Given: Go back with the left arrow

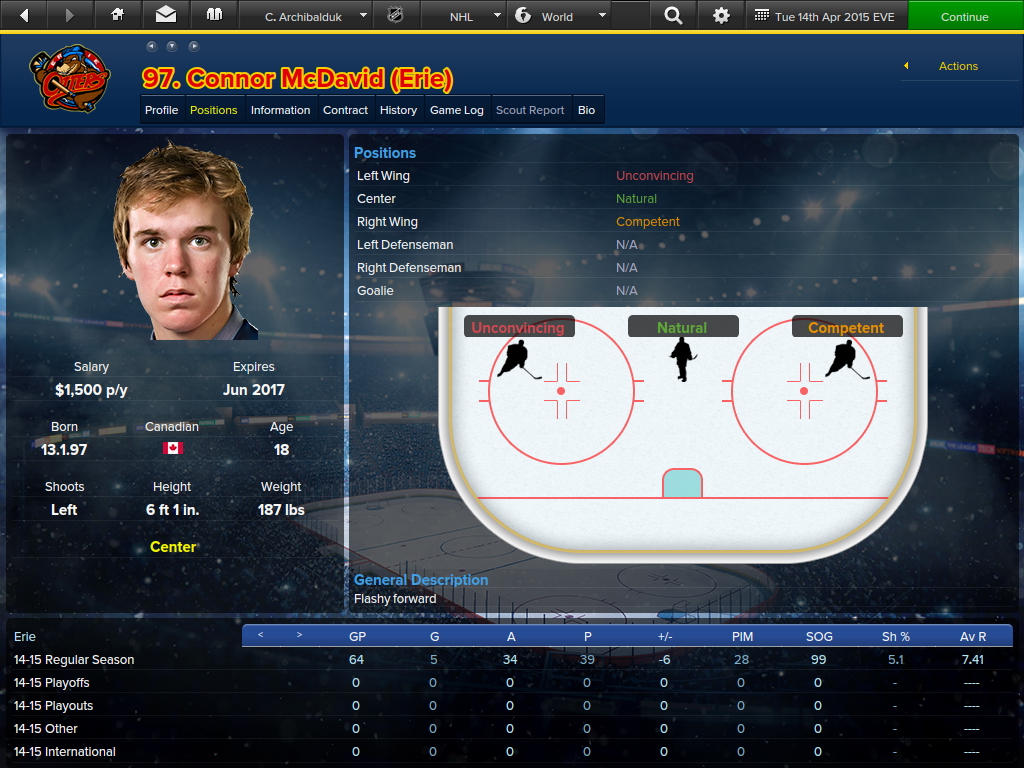Looking at the screenshot, I should point(24,16).
